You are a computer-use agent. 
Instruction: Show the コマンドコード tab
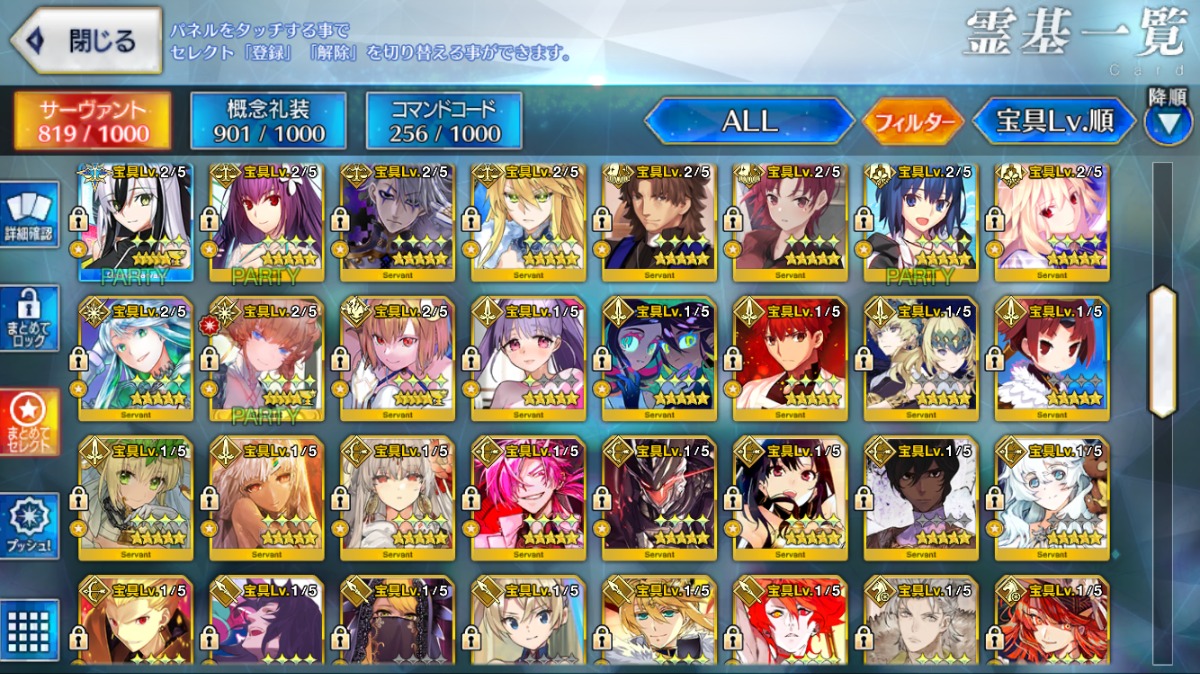[444, 121]
